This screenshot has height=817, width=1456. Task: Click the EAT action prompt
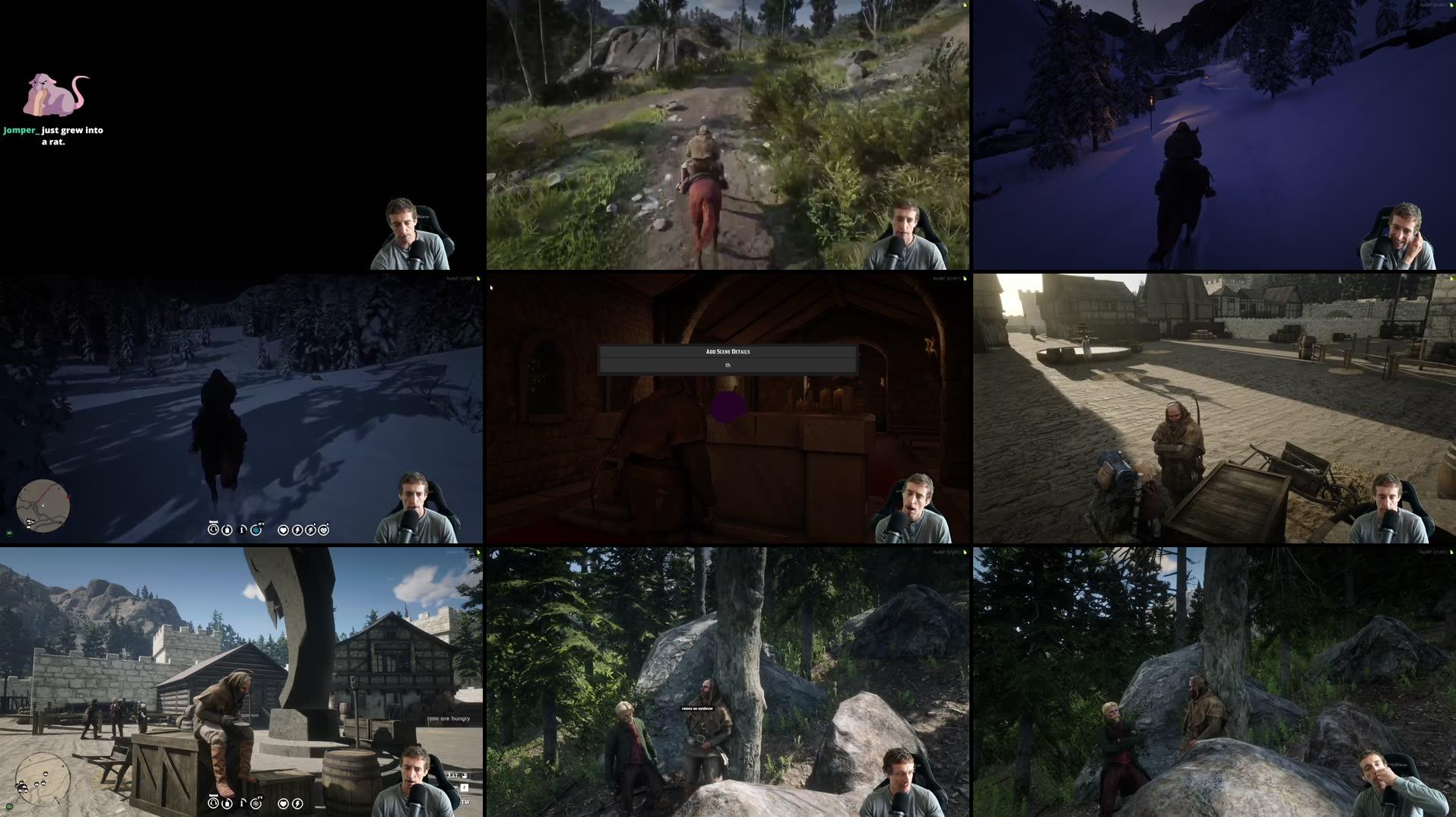point(452,777)
